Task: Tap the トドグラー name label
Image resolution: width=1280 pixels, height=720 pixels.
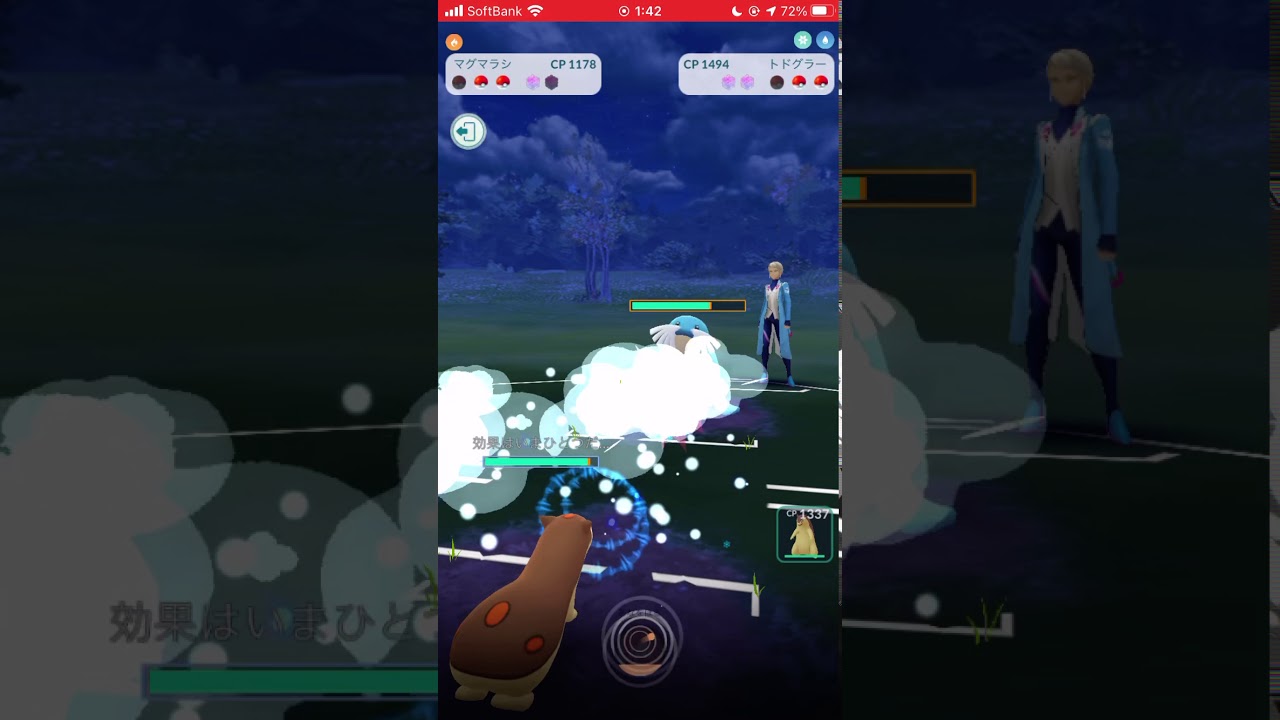Action: [797, 62]
